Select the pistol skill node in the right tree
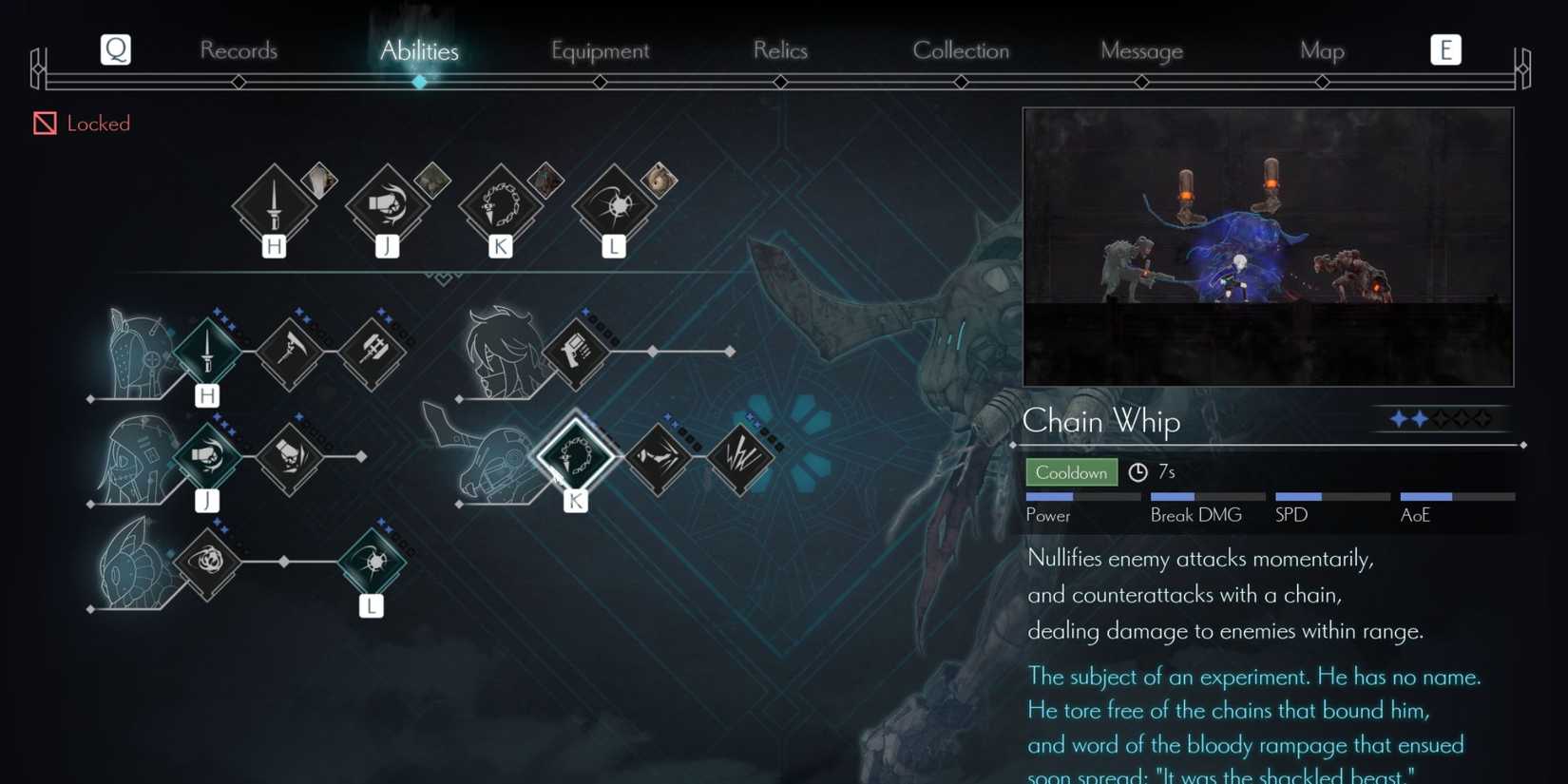Image resolution: width=1568 pixels, height=784 pixels. [577, 350]
